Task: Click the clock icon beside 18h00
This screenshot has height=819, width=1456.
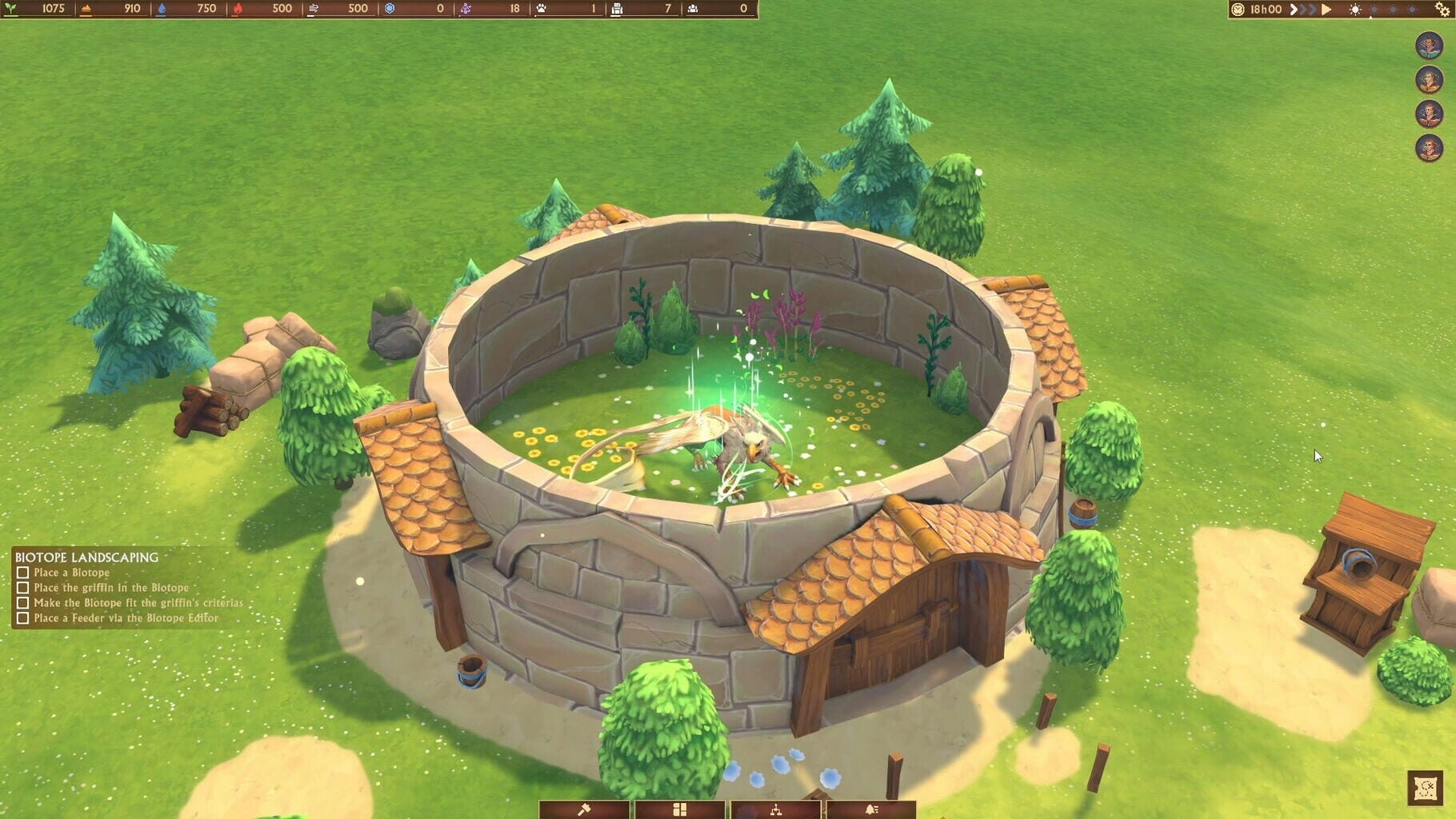Action: coord(1238,10)
